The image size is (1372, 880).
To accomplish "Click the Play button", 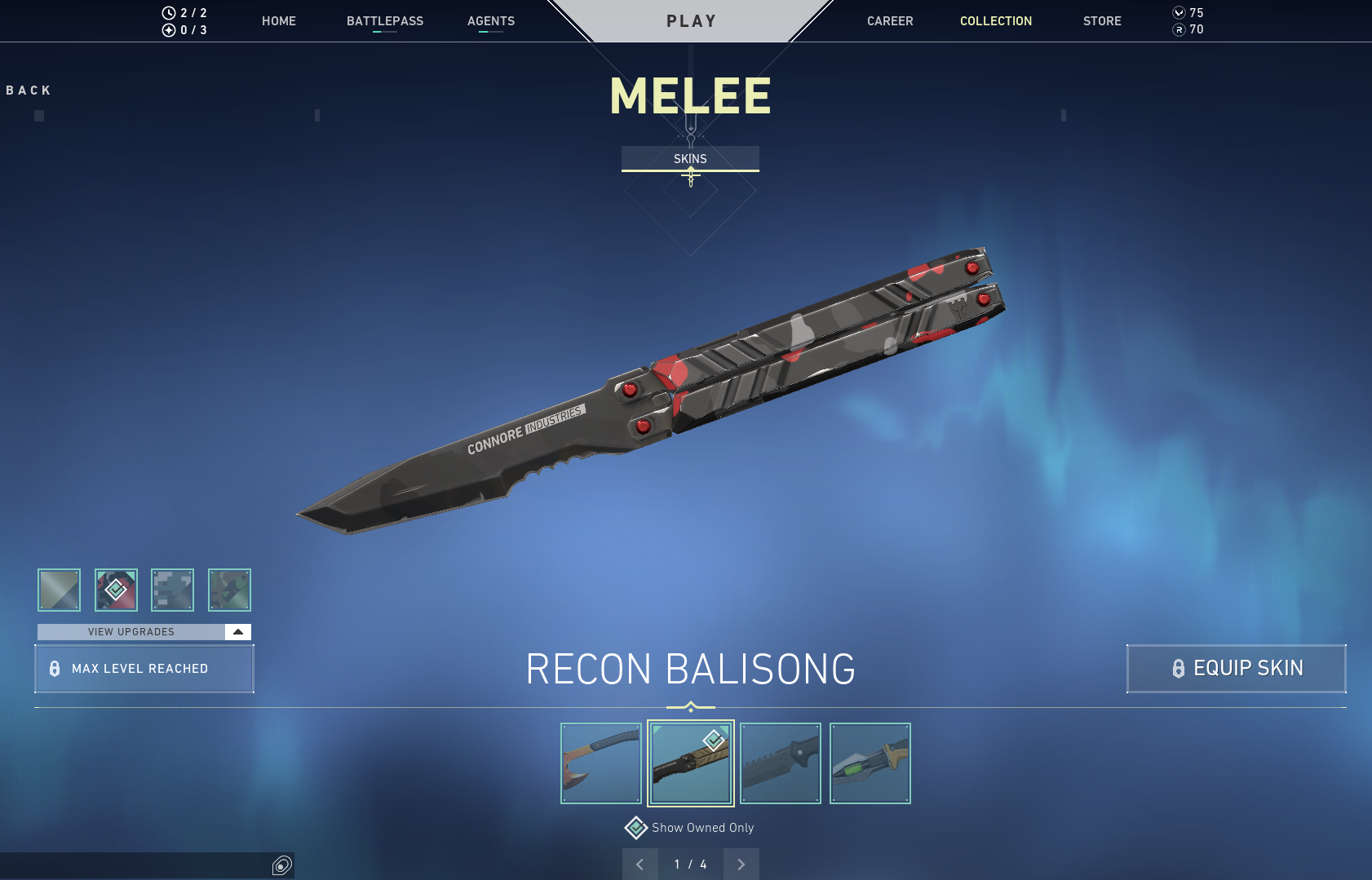I will (x=691, y=21).
